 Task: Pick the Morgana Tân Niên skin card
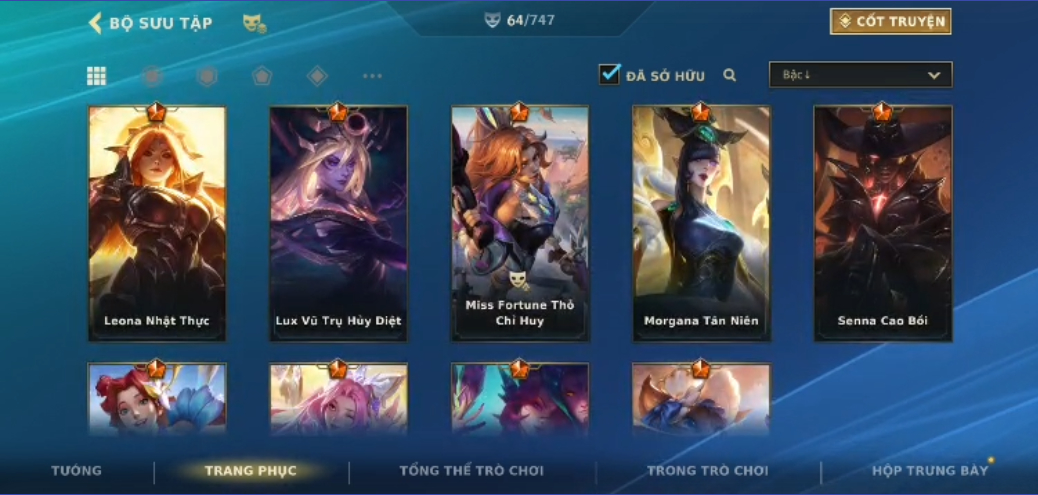tap(701, 223)
